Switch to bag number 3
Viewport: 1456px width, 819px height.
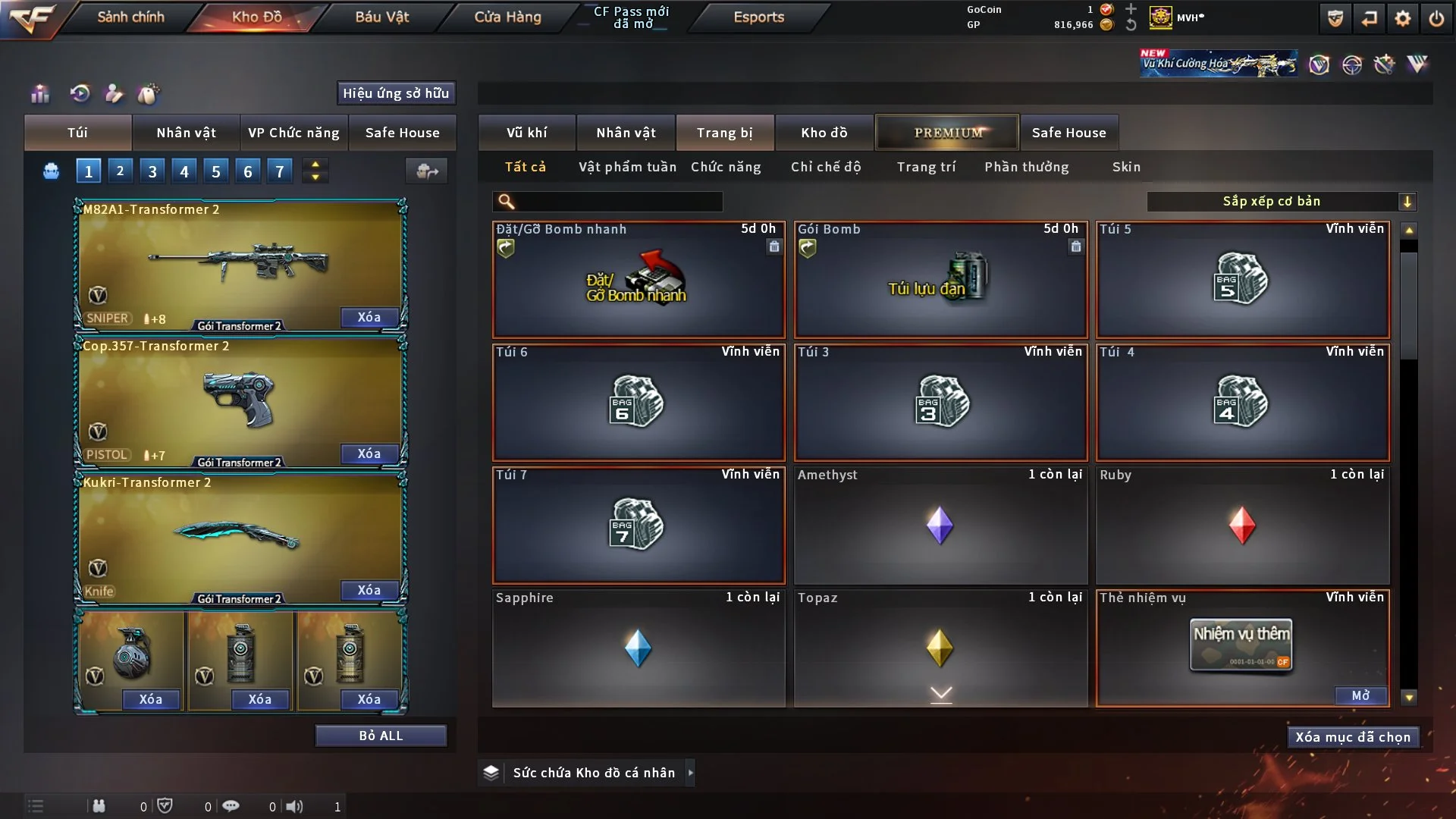click(x=152, y=171)
